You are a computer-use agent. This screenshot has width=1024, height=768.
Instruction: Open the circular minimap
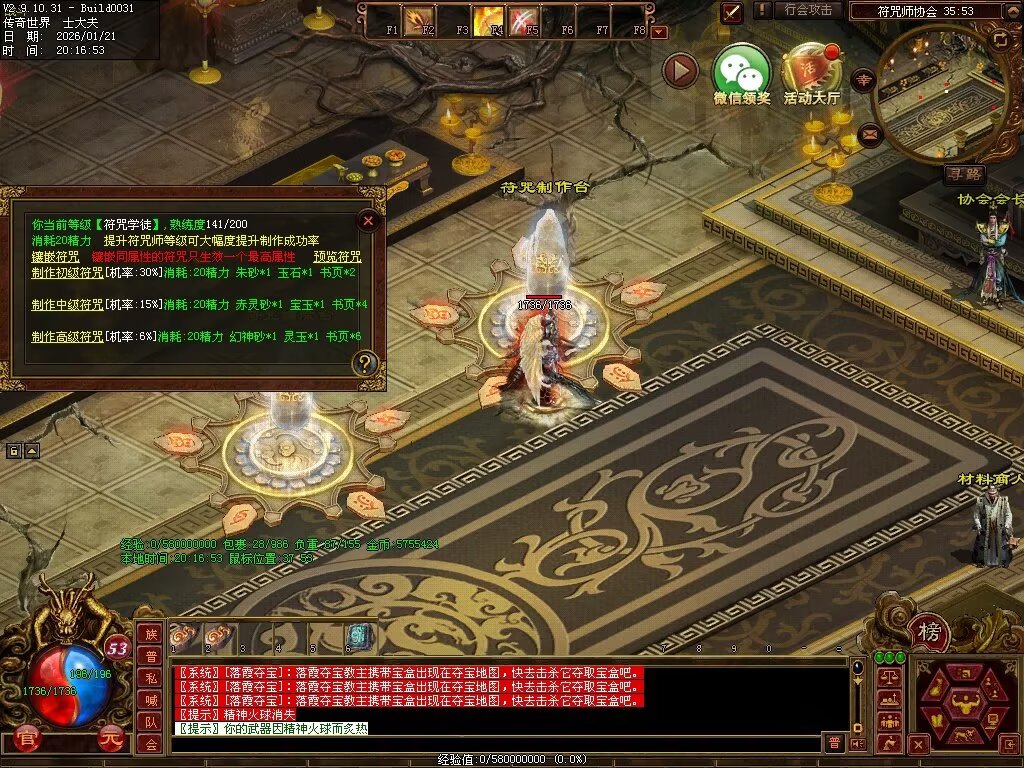[x=940, y=92]
